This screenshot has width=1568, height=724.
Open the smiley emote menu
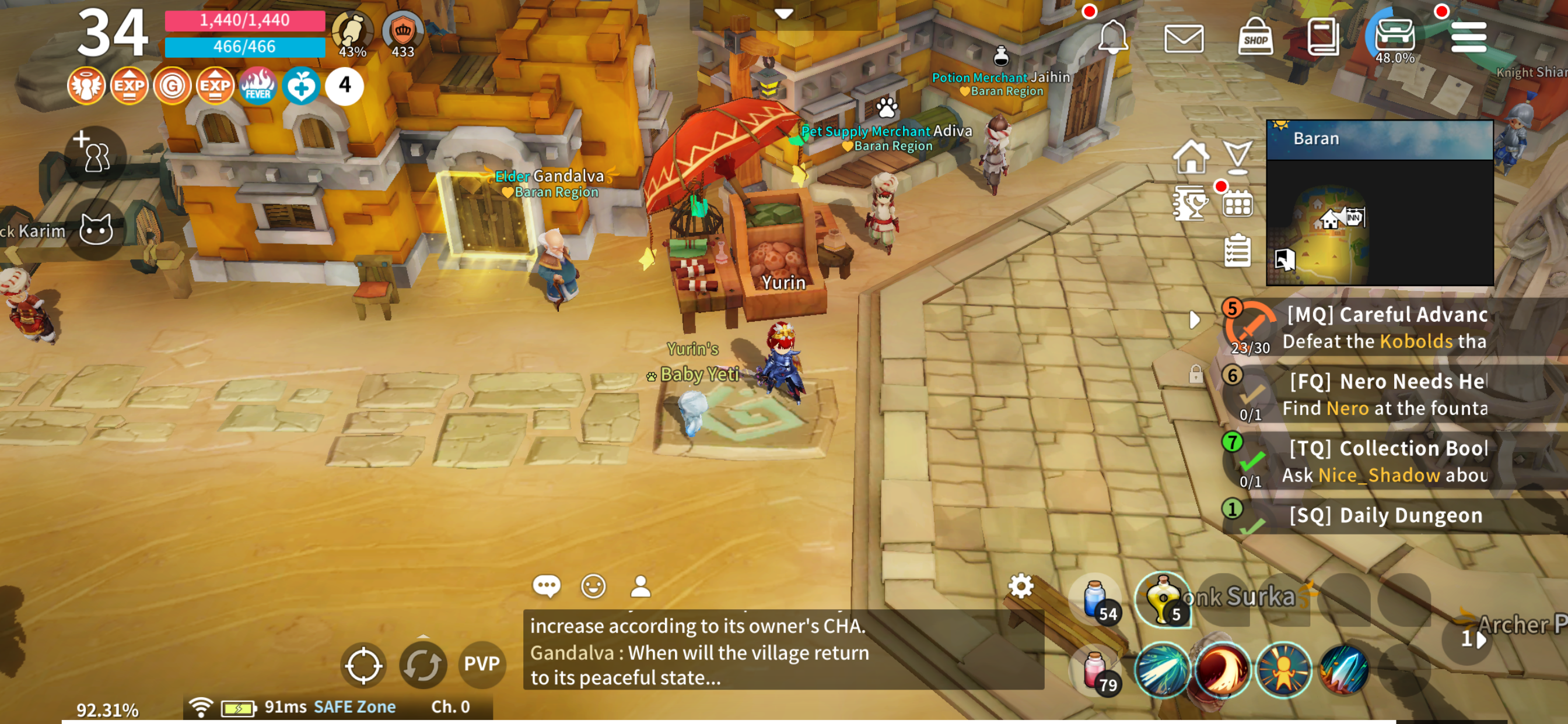(593, 586)
